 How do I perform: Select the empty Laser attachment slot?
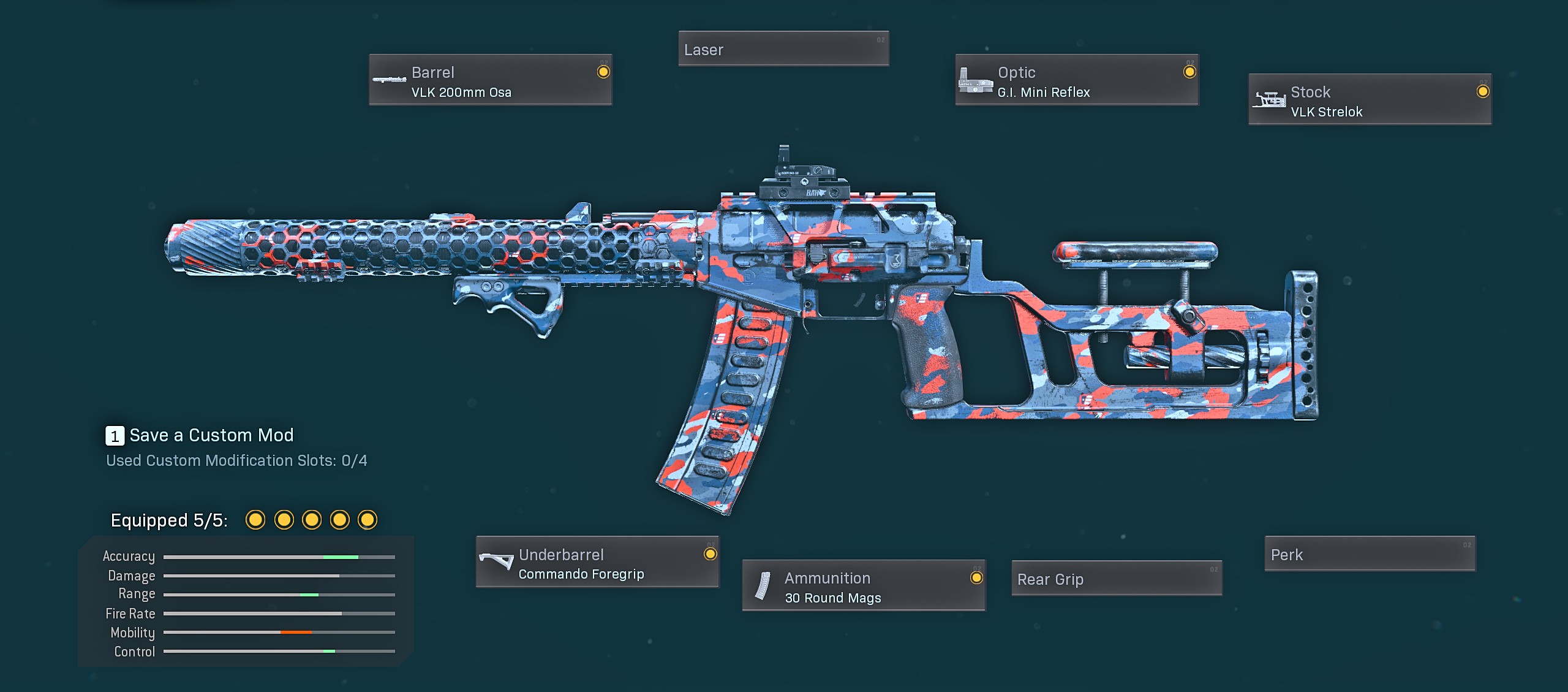coord(783,49)
